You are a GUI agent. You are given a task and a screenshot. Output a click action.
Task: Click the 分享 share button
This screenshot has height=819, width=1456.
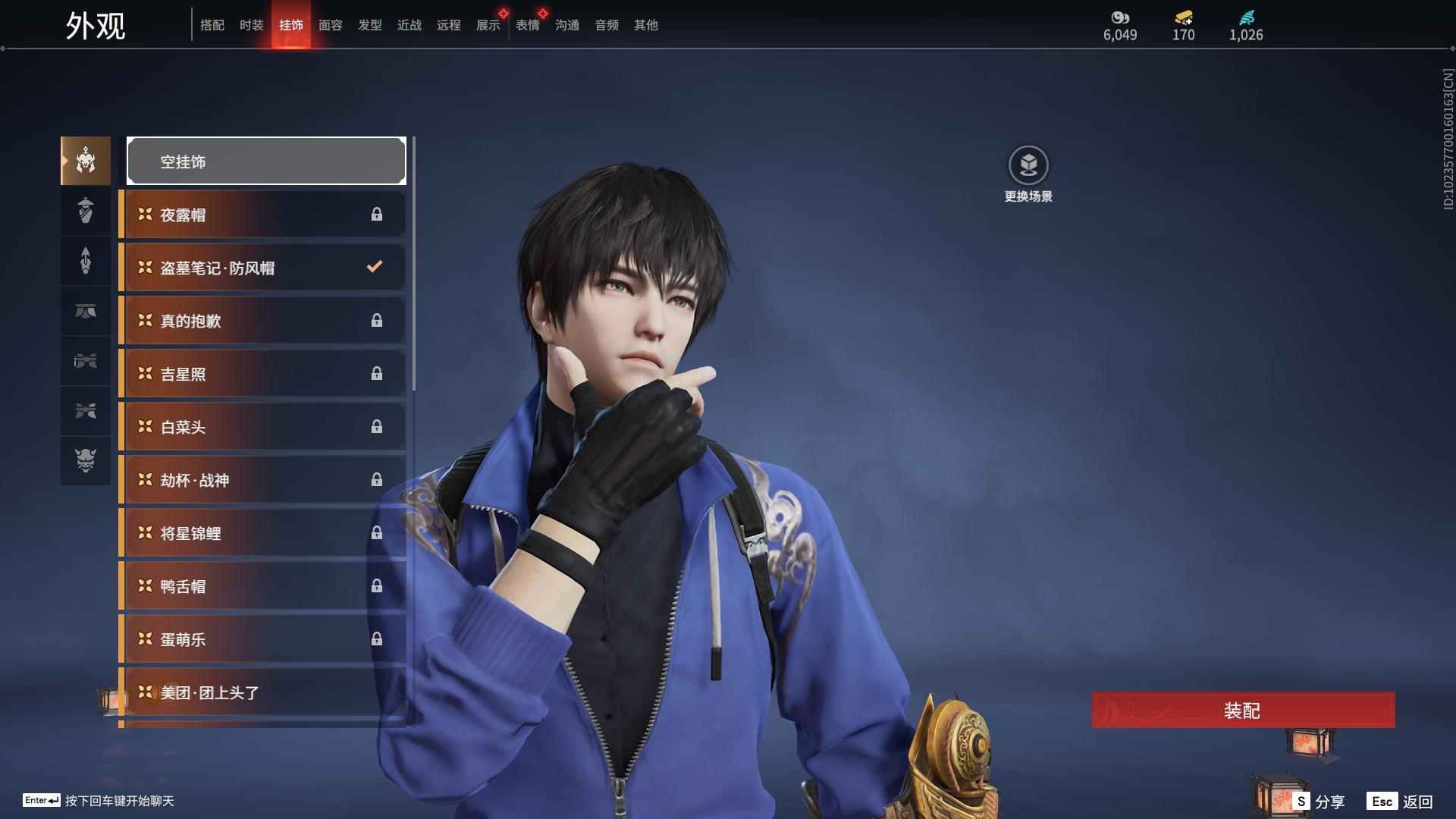(1319, 802)
